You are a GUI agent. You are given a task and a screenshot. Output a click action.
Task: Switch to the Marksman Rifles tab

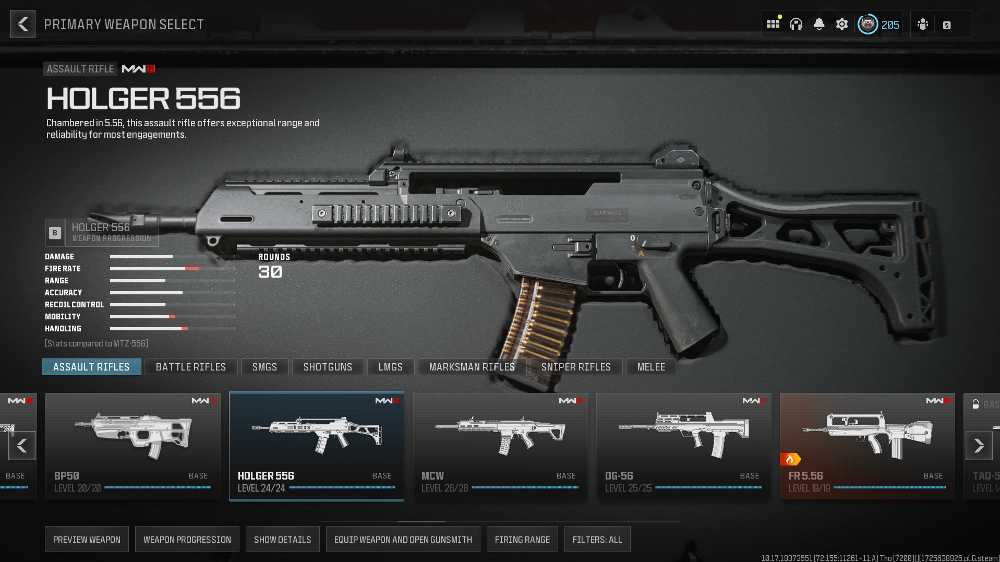click(x=472, y=367)
